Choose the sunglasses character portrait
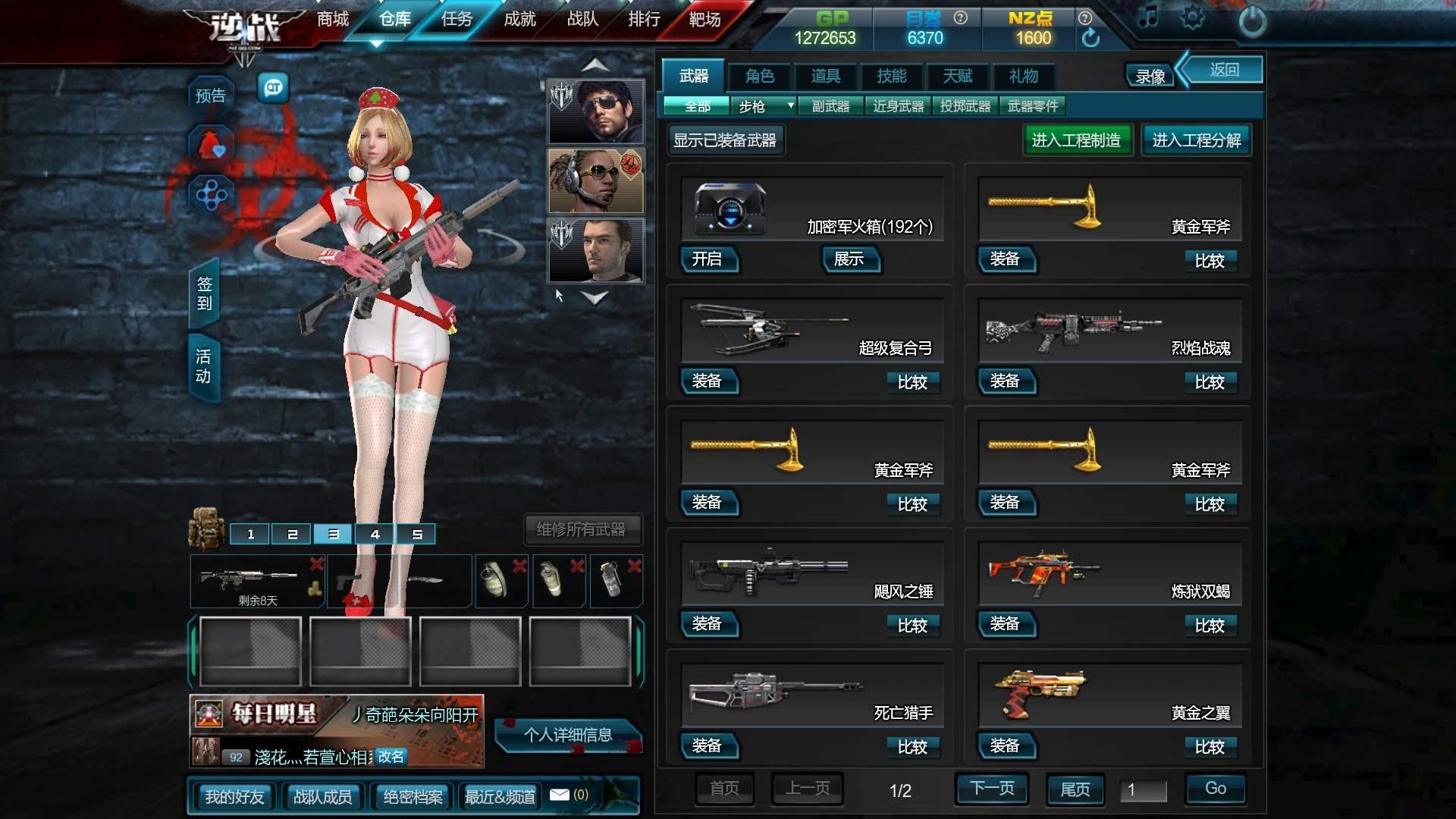Viewport: 1456px width, 819px height. (596, 111)
